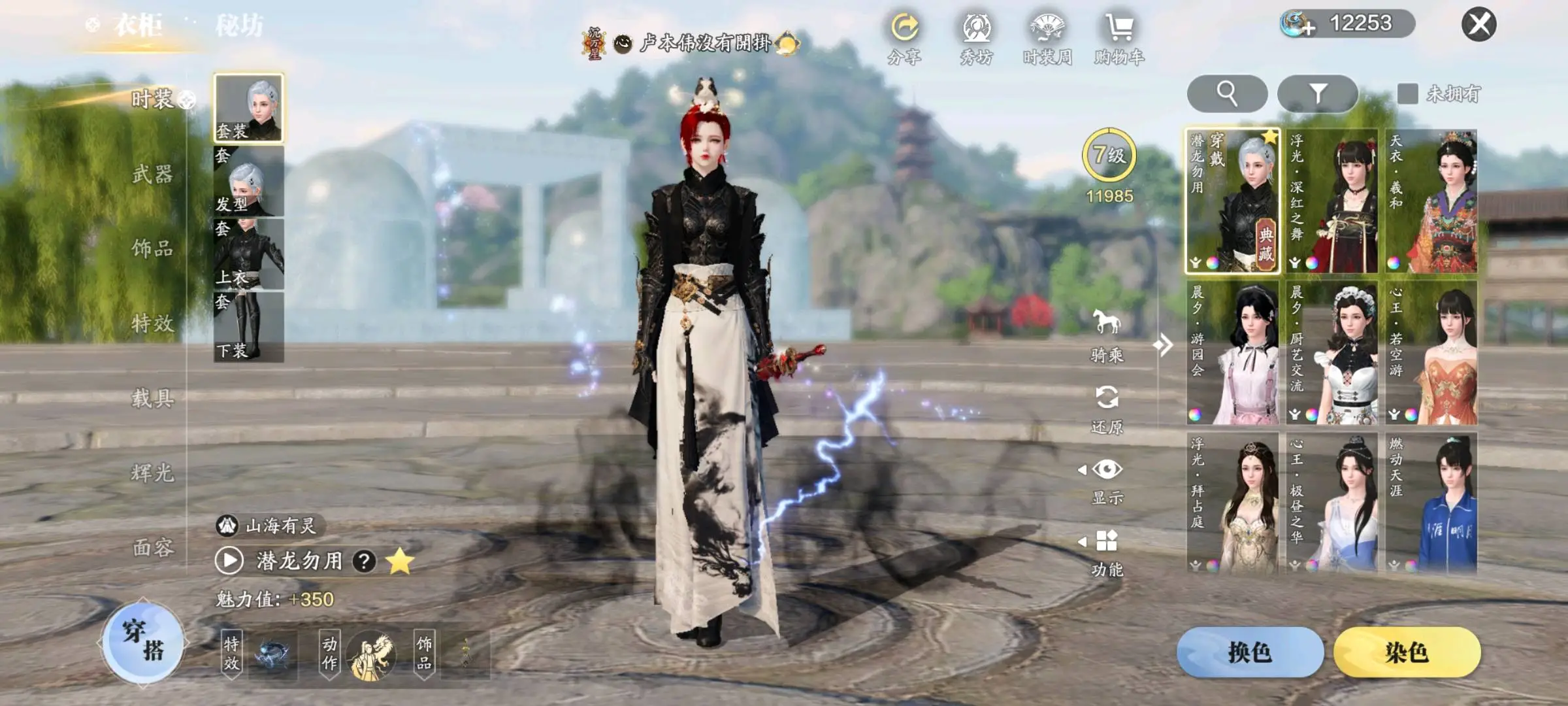Choose the 发型 hairstyle slot

coord(249,182)
